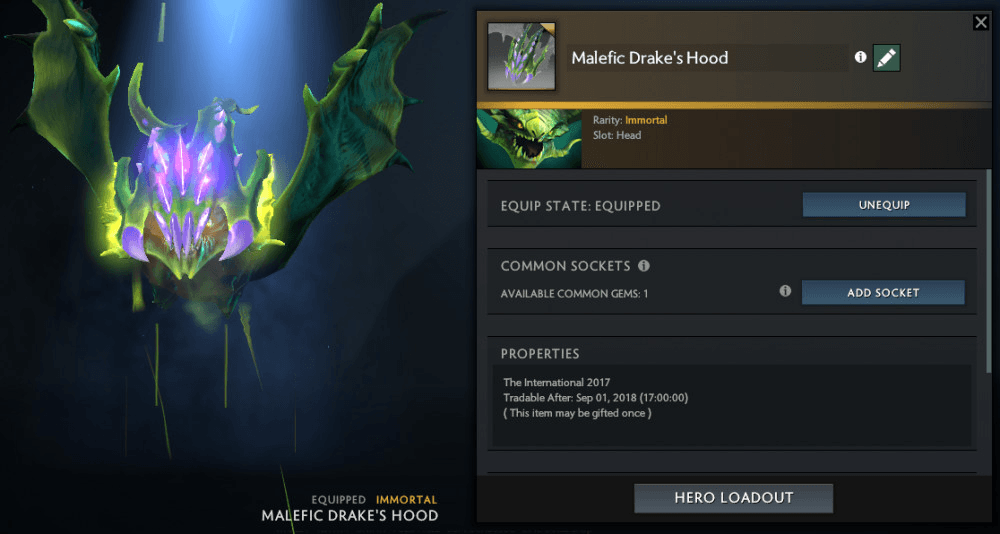Image resolution: width=1000 pixels, height=534 pixels.
Task: Click info icon beside Add Socket
Action: point(785,291)
